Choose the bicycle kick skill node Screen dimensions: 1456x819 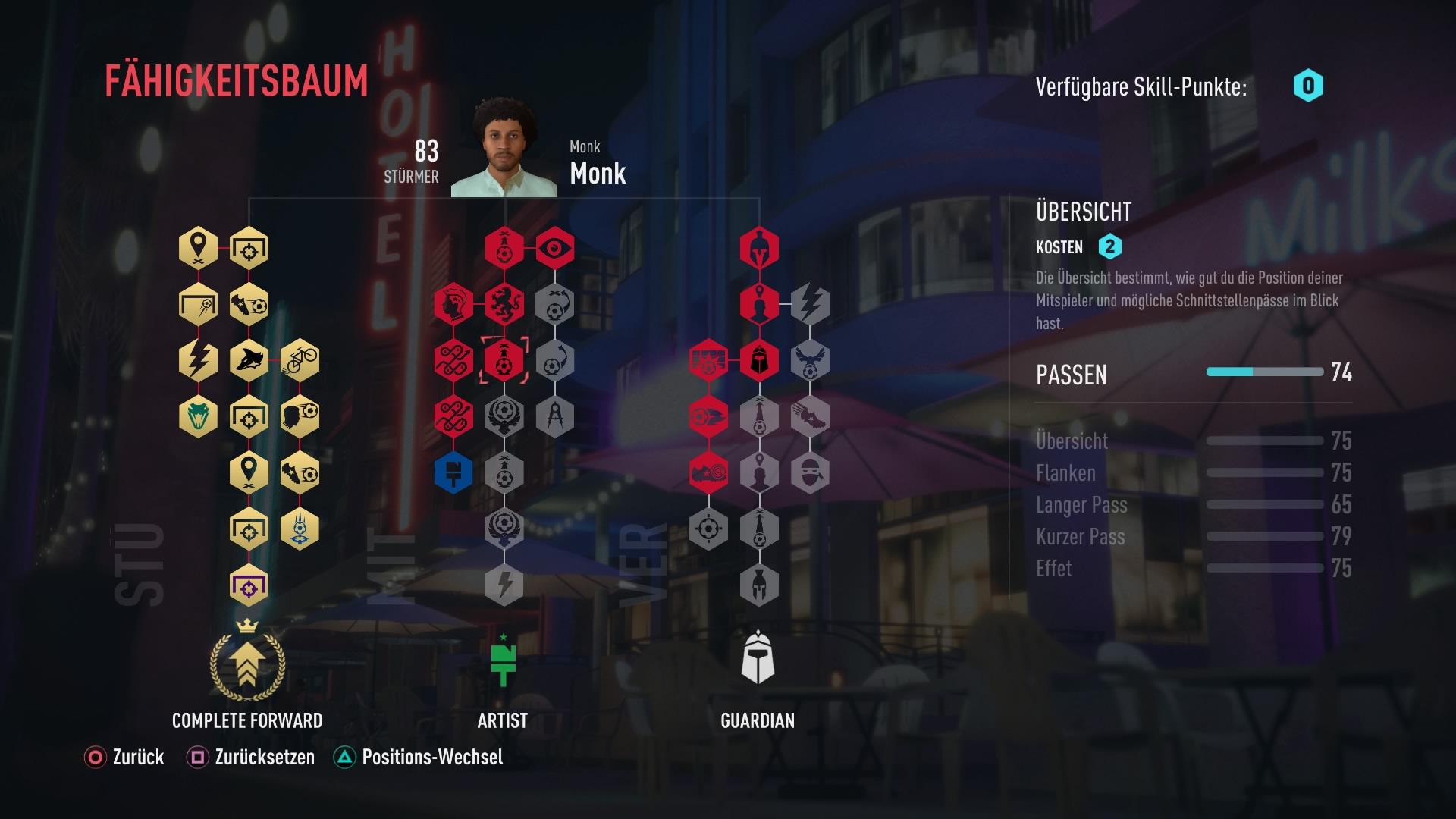click(x=300, y=359)
